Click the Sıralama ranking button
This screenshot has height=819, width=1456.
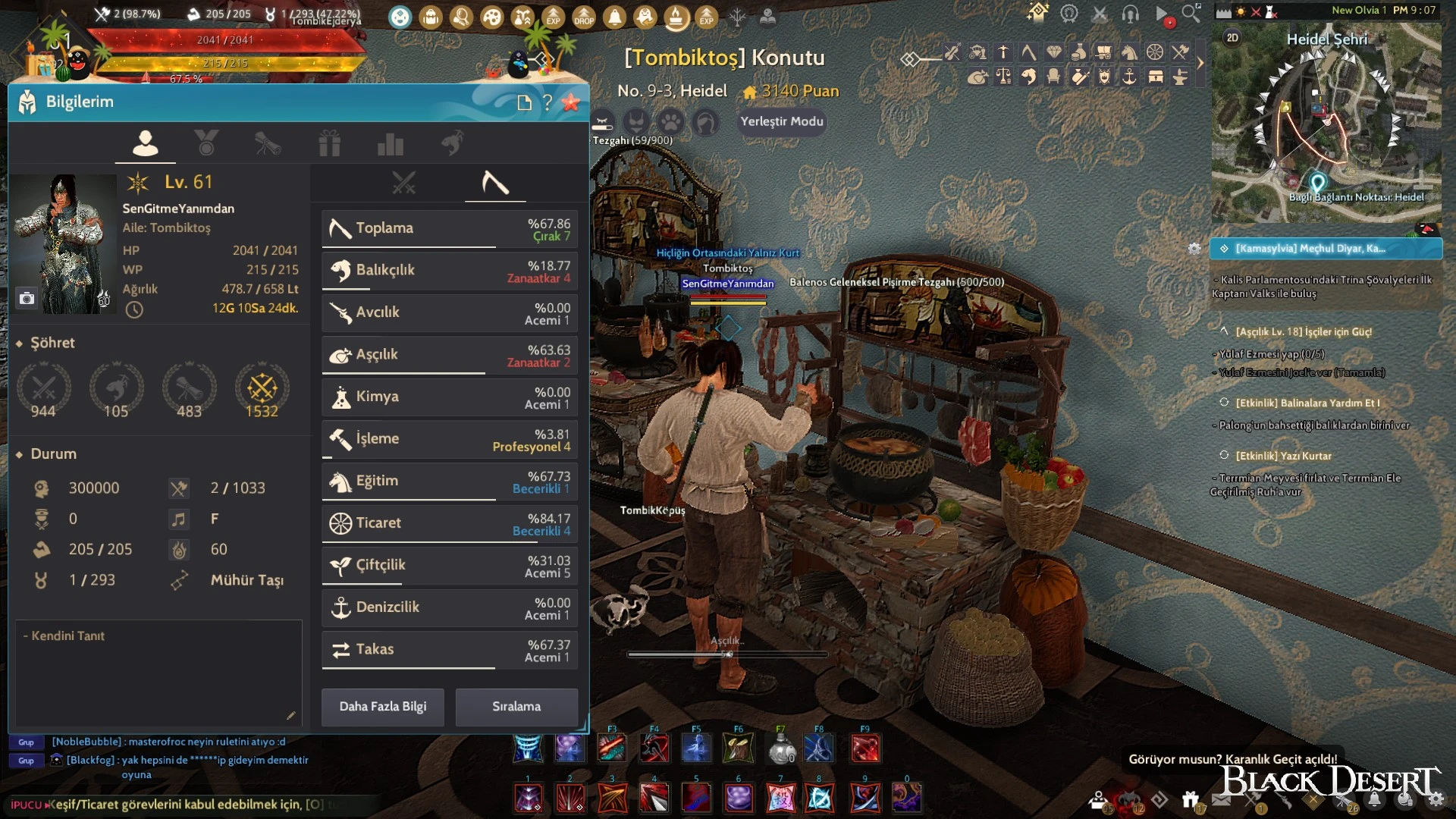pyautogui.click(x=516, y=707)
